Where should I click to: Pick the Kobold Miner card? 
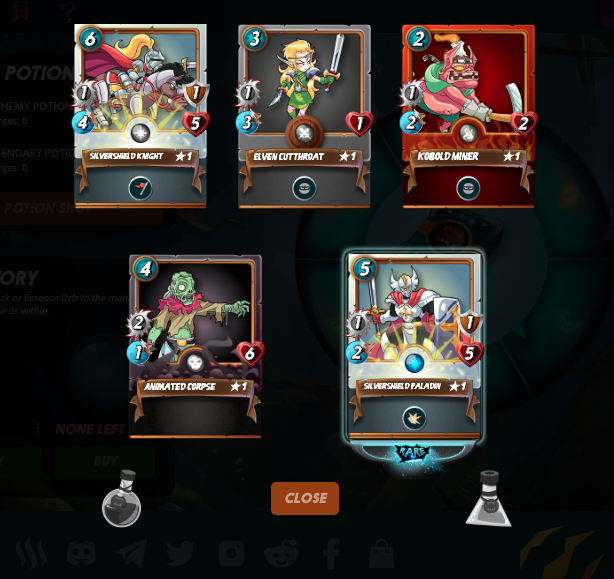click(468, 115)
